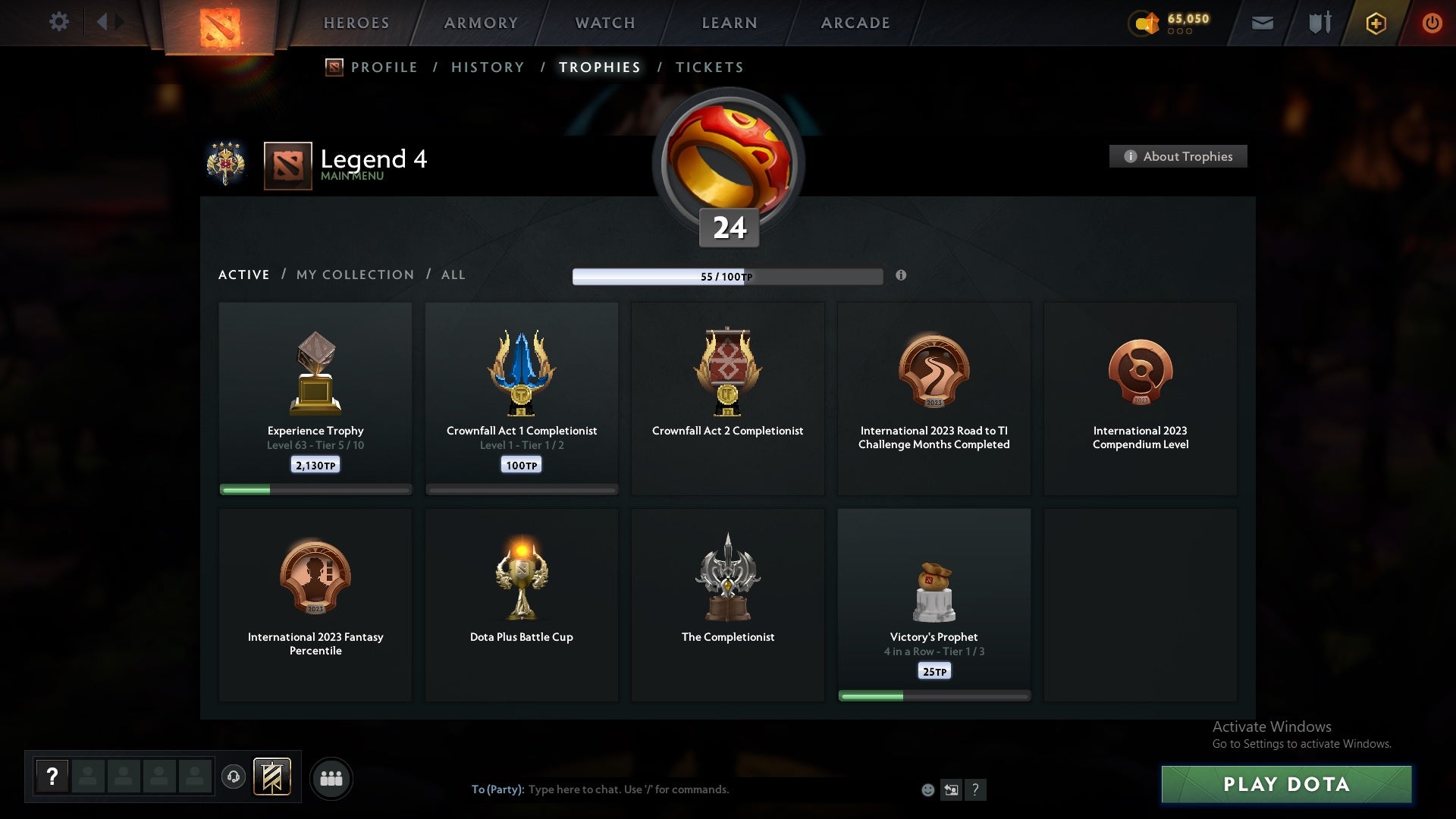Open the friends list with group icon
Viewport: 1456px width, 819px height.
pyautogui.click(x=331, y=778)
